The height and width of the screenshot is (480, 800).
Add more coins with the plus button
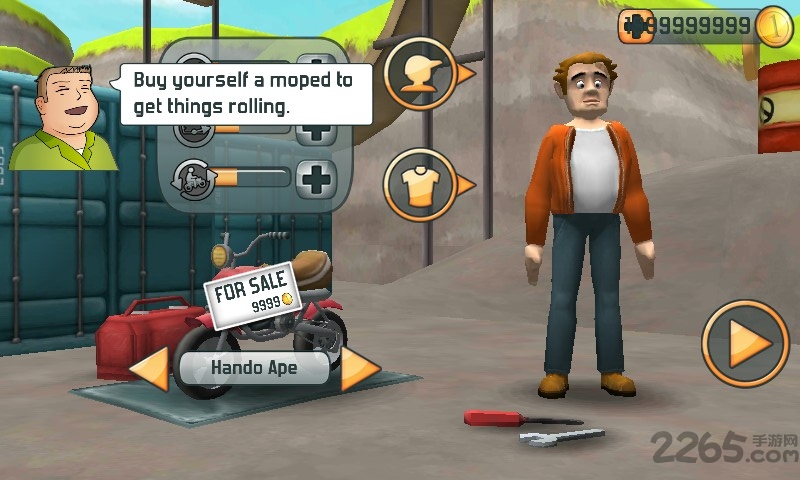click(x=634, y=26)
